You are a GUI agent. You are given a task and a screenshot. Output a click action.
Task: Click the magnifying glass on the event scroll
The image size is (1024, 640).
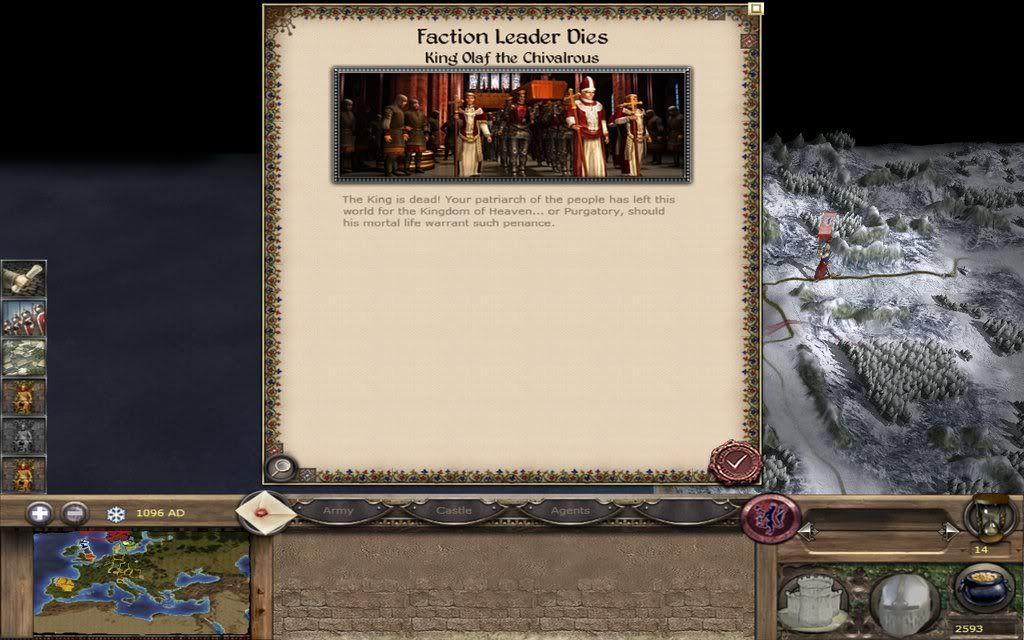[281, 467]
